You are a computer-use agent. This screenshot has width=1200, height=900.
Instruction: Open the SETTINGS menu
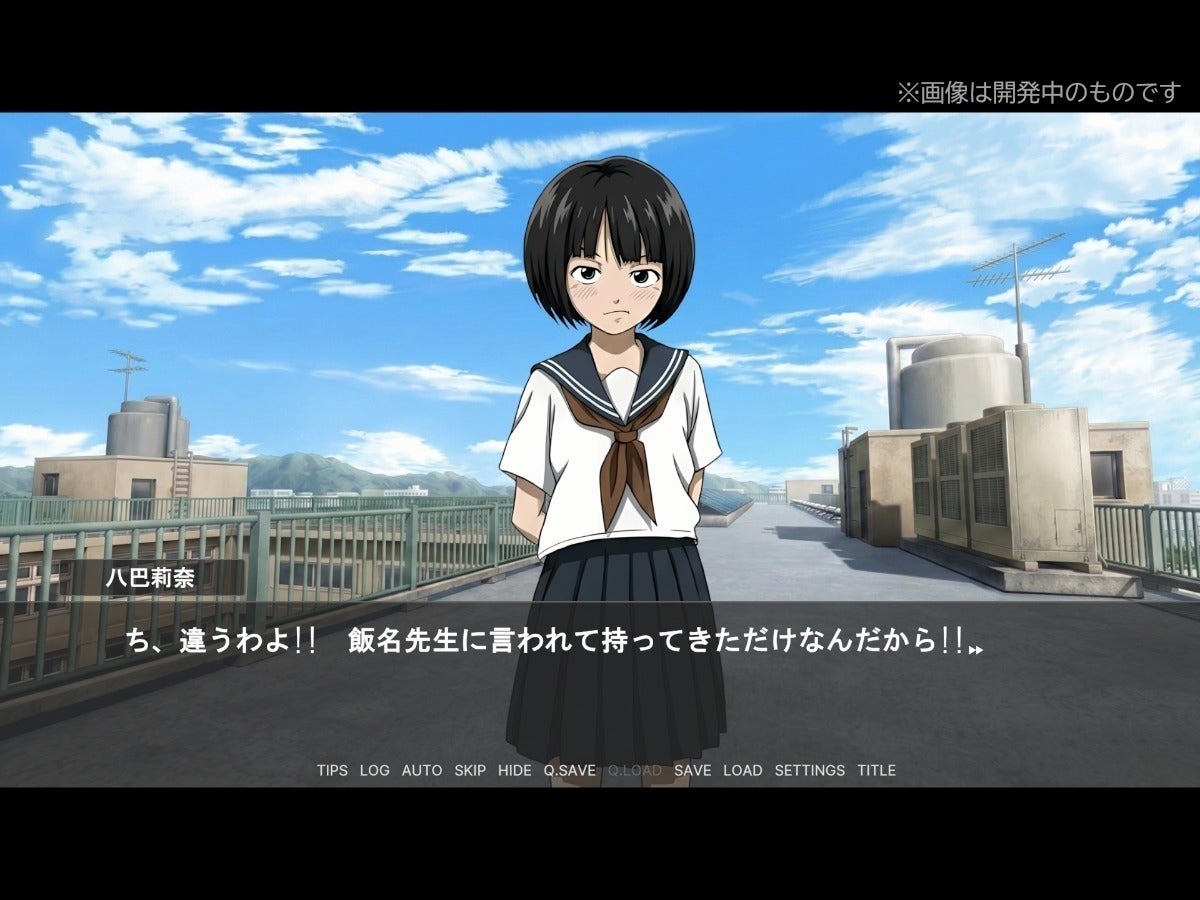click(809, 770)
